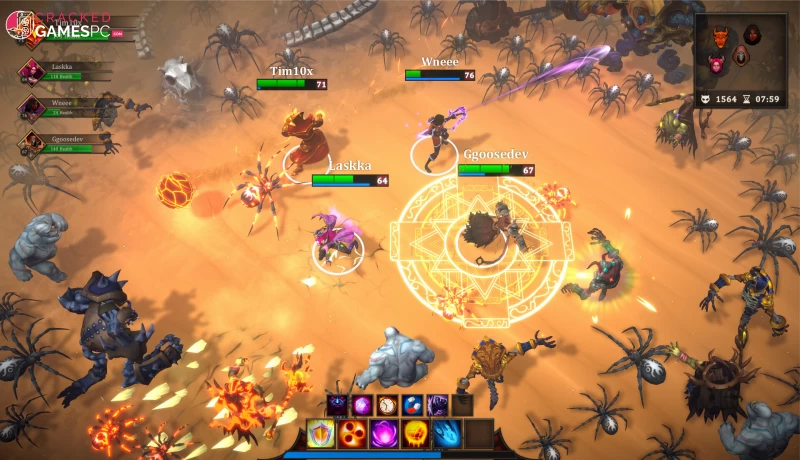Viewport: 800px width, 460px height.
Task: Click the dark-haired woman marker on minimap
Action: click(x=752, y=33)
